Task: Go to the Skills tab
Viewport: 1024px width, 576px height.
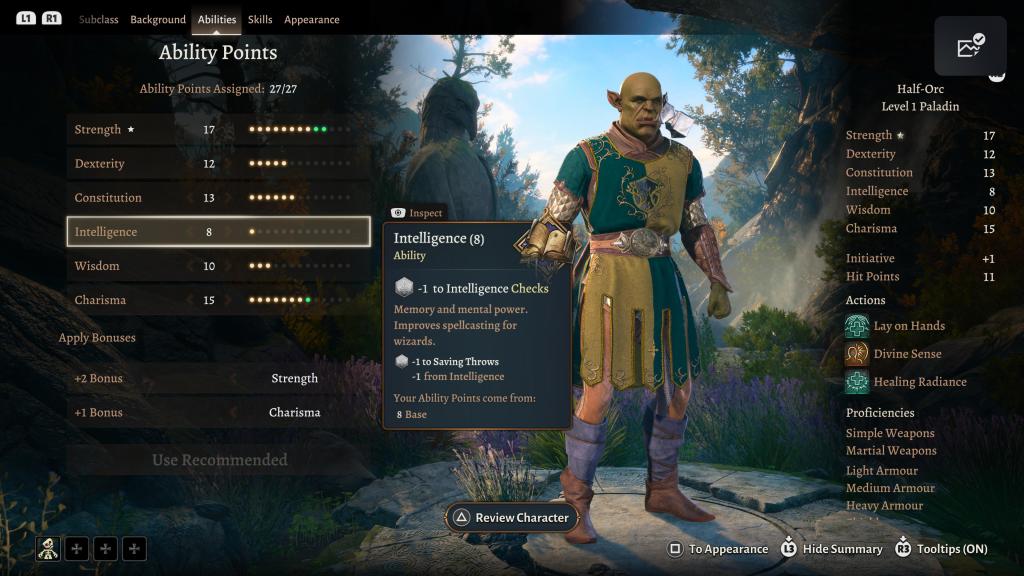Action: point(260,20)
